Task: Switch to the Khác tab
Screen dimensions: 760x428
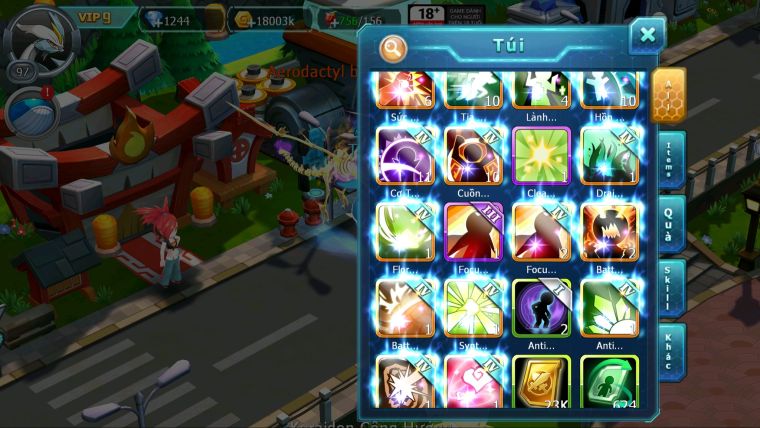Action: pos(669,350)
